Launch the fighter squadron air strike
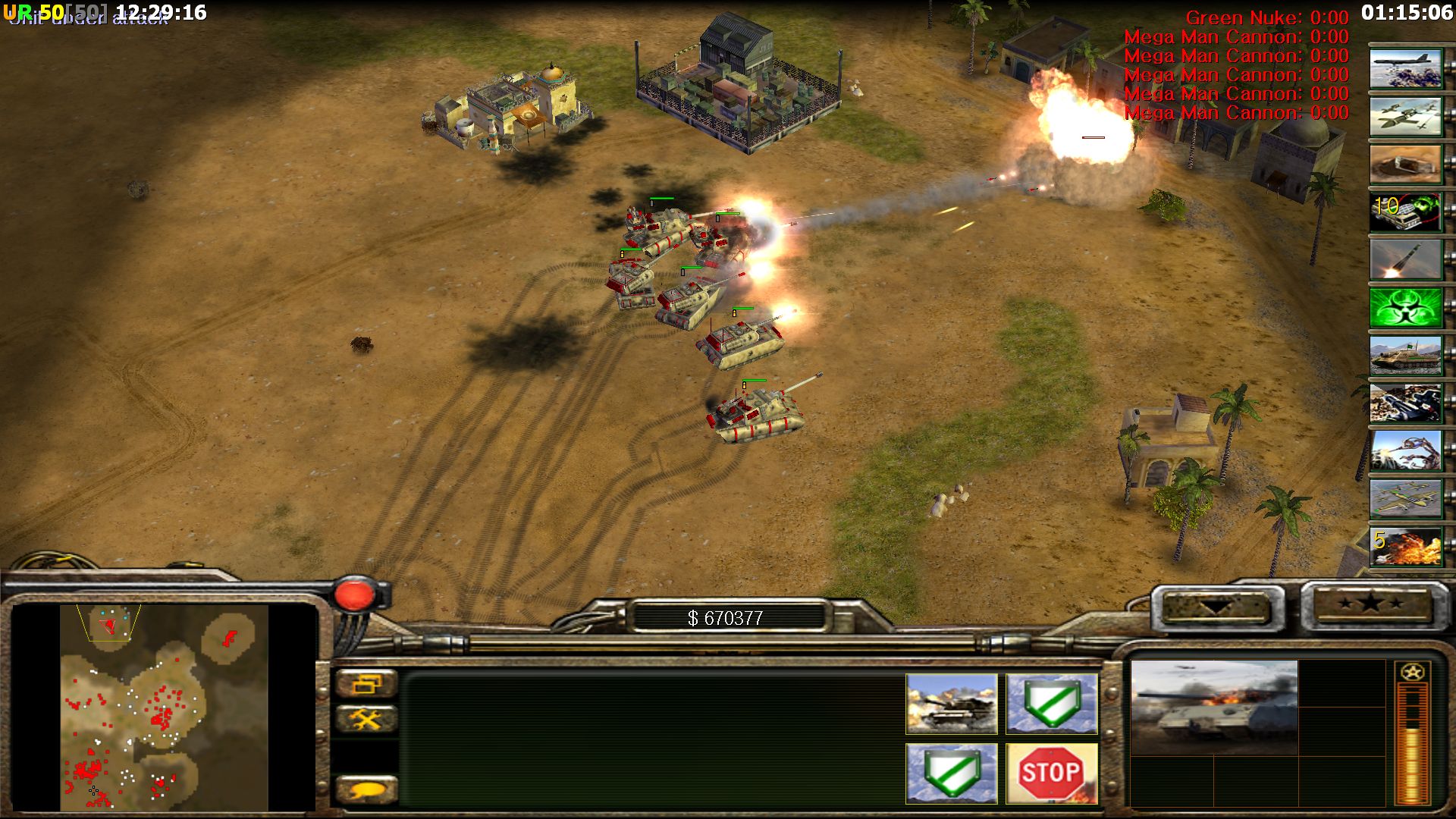This screenshot has height=819, width=1456. tap(1405, 116)
